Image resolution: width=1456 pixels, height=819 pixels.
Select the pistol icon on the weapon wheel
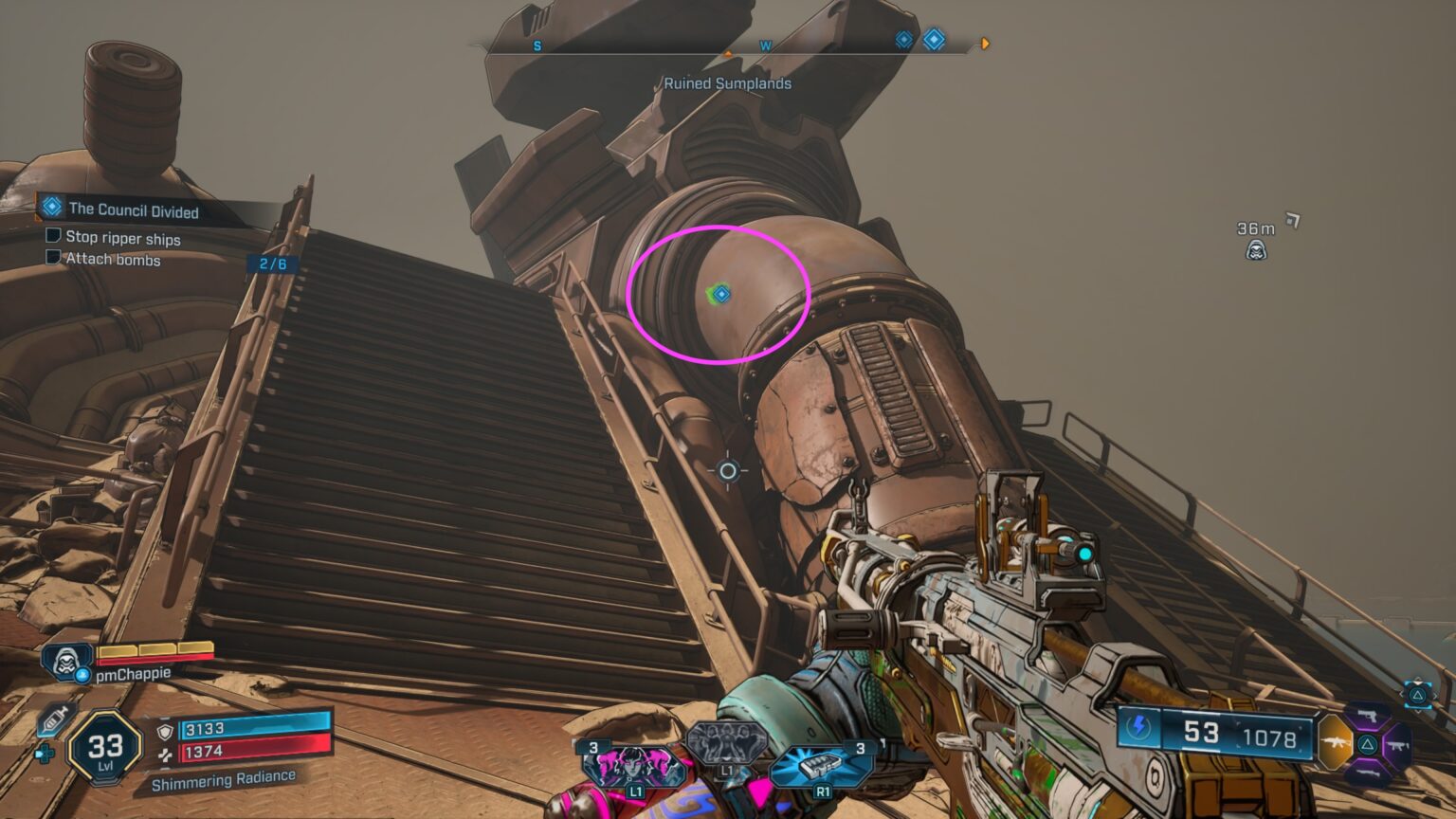pyautogui.click(x=1369, y=717)
